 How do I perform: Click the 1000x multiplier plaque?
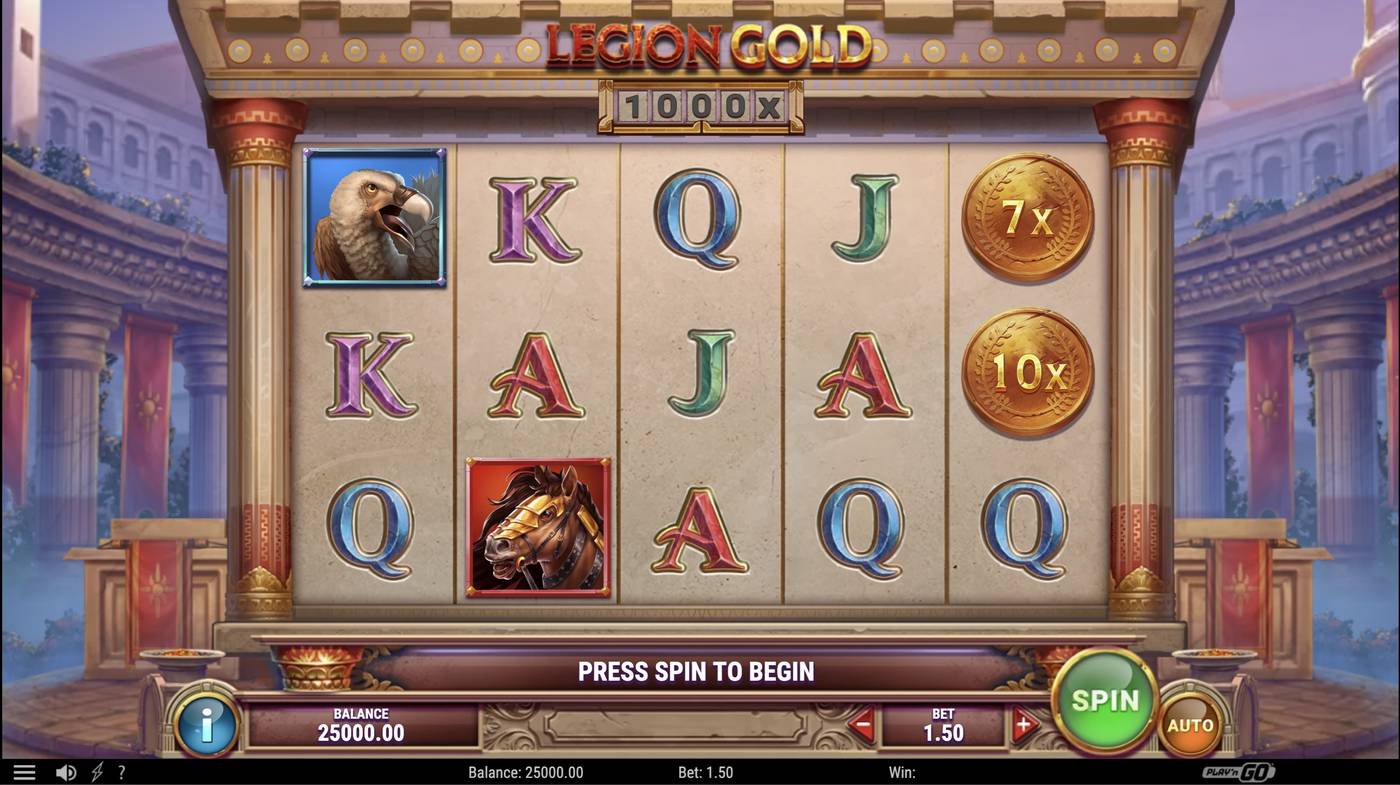point(697,108)
